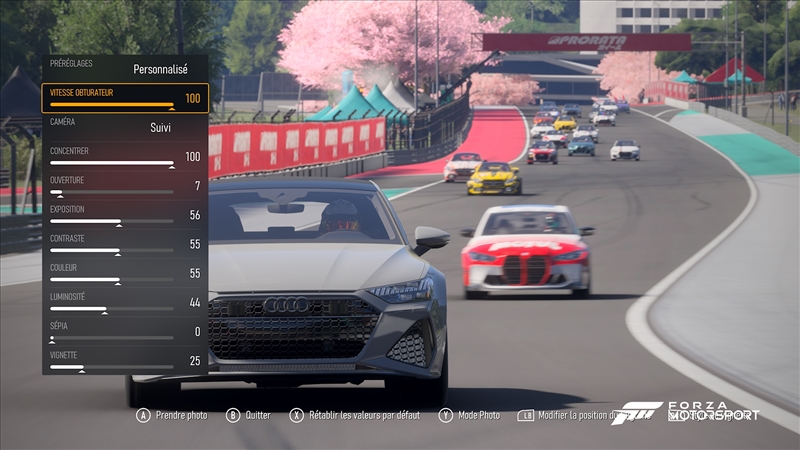Adjust the Vitesse Obturateur slider
Image resolution: width=800 pixels, height=450 pixels.
(112, 104)
